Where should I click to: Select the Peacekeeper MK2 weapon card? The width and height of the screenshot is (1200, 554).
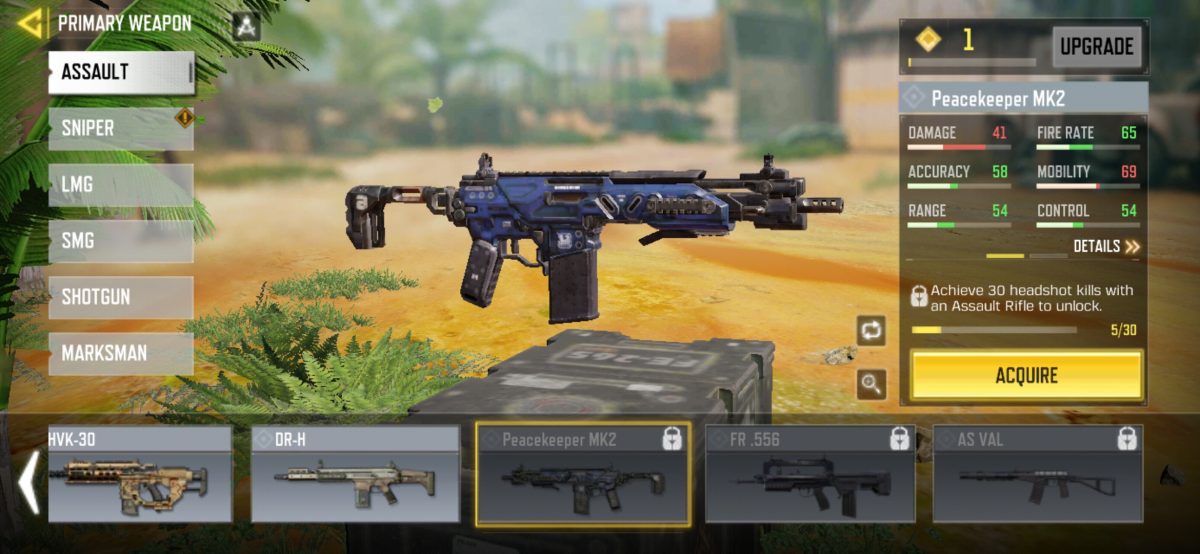click(583, 475)
